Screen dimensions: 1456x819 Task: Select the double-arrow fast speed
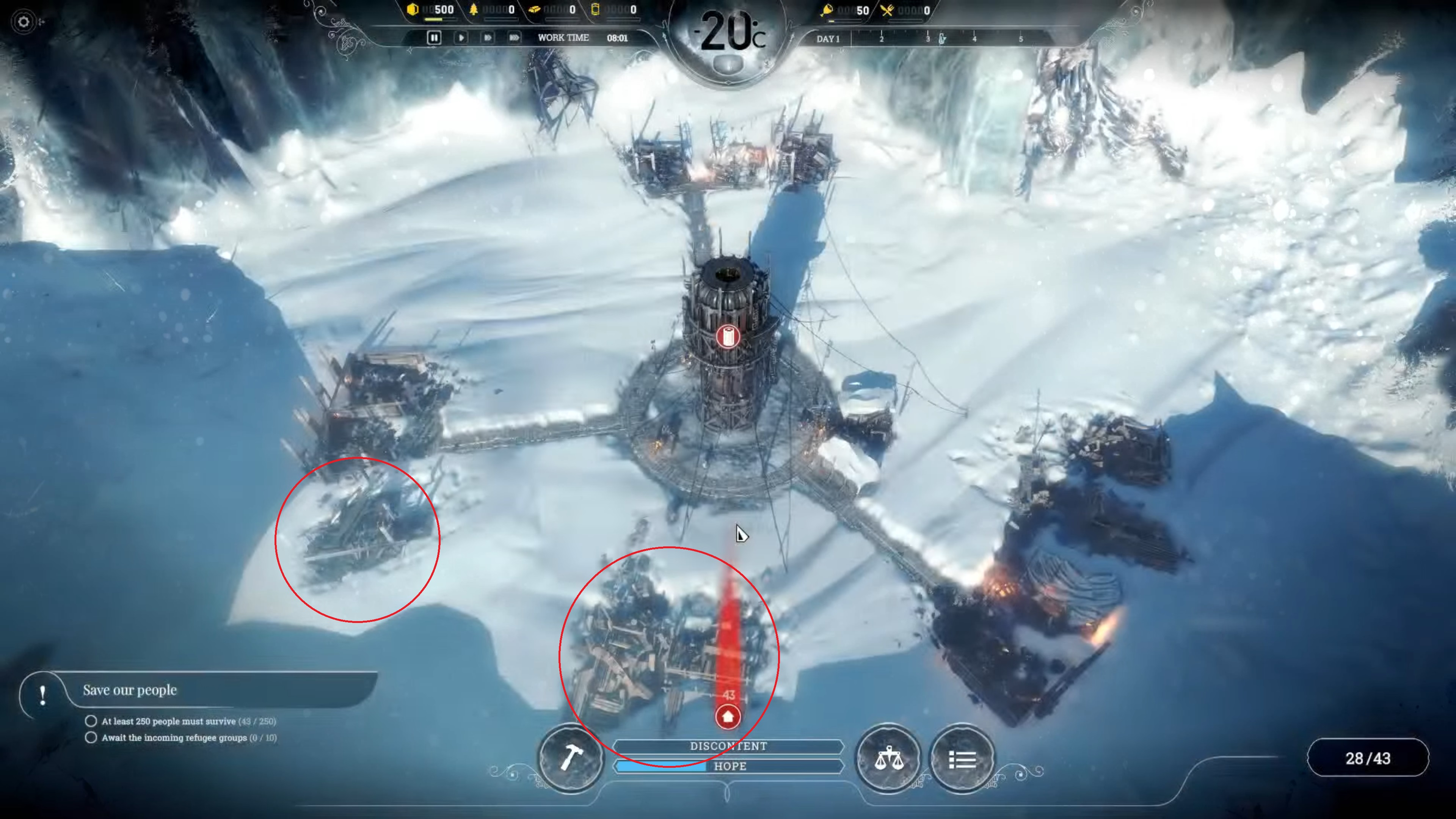(x=487, y=38)
